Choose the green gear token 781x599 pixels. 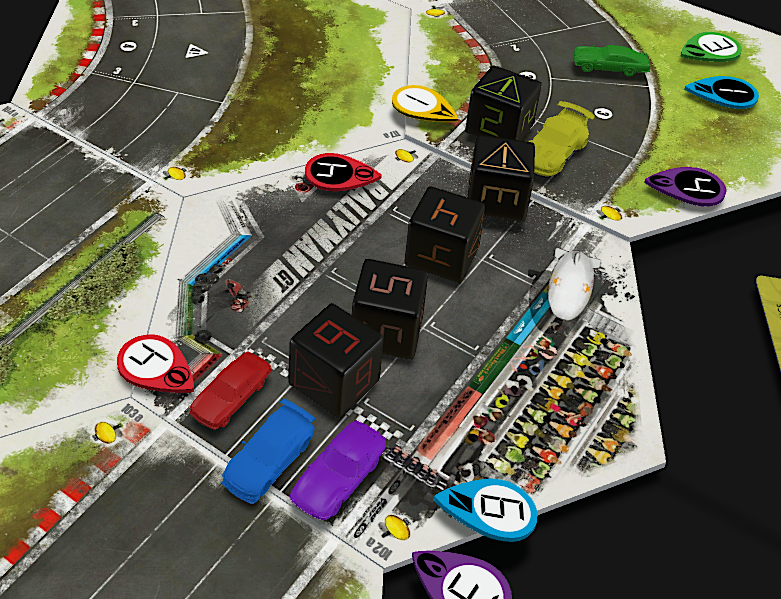(712, 46)
